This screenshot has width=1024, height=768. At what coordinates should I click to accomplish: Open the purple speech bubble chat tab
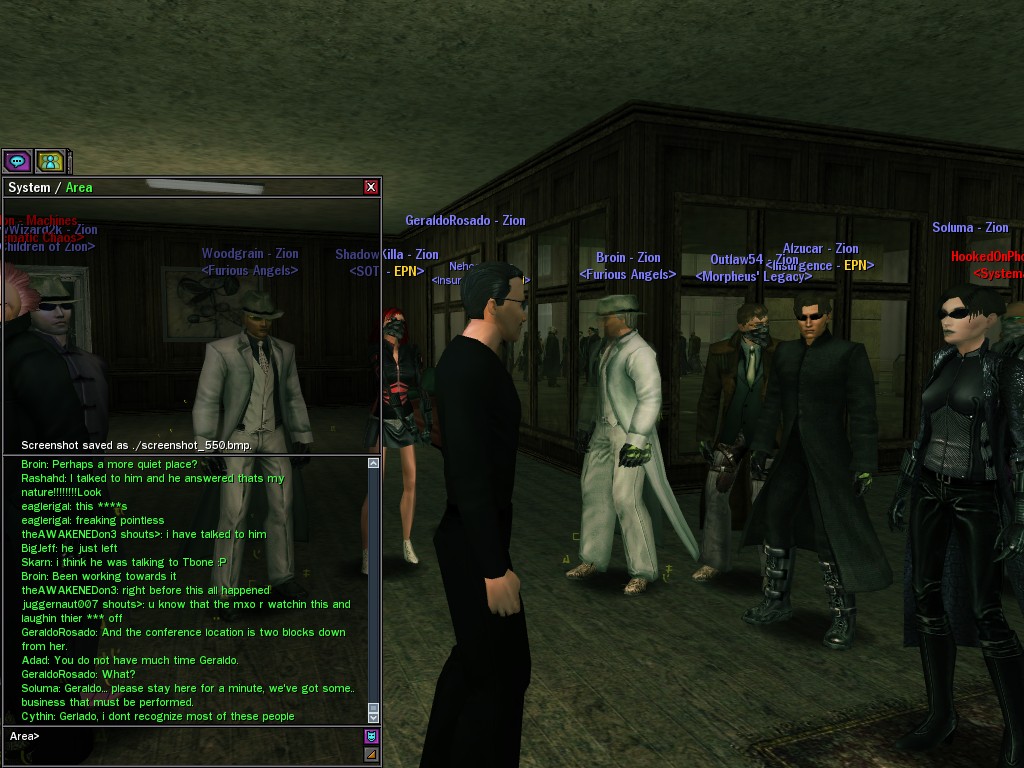coord(17,160)
